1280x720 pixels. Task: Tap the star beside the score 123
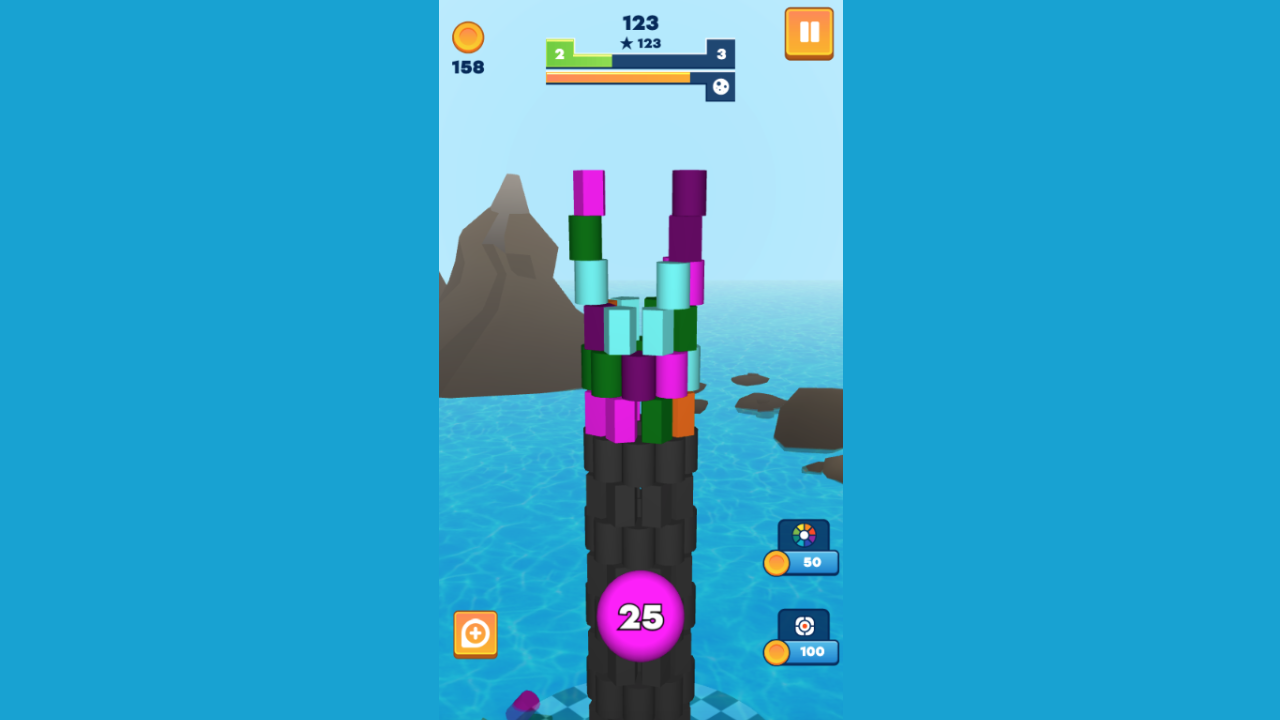pyautogui.click(x=627, y=45)
